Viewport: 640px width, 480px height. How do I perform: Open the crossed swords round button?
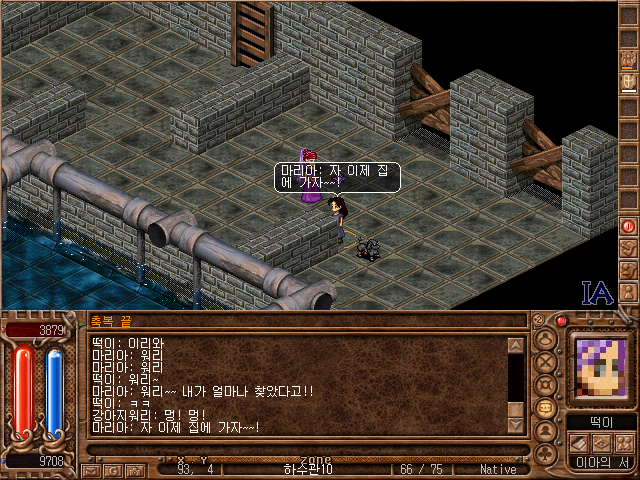click(x=546, y=360)
